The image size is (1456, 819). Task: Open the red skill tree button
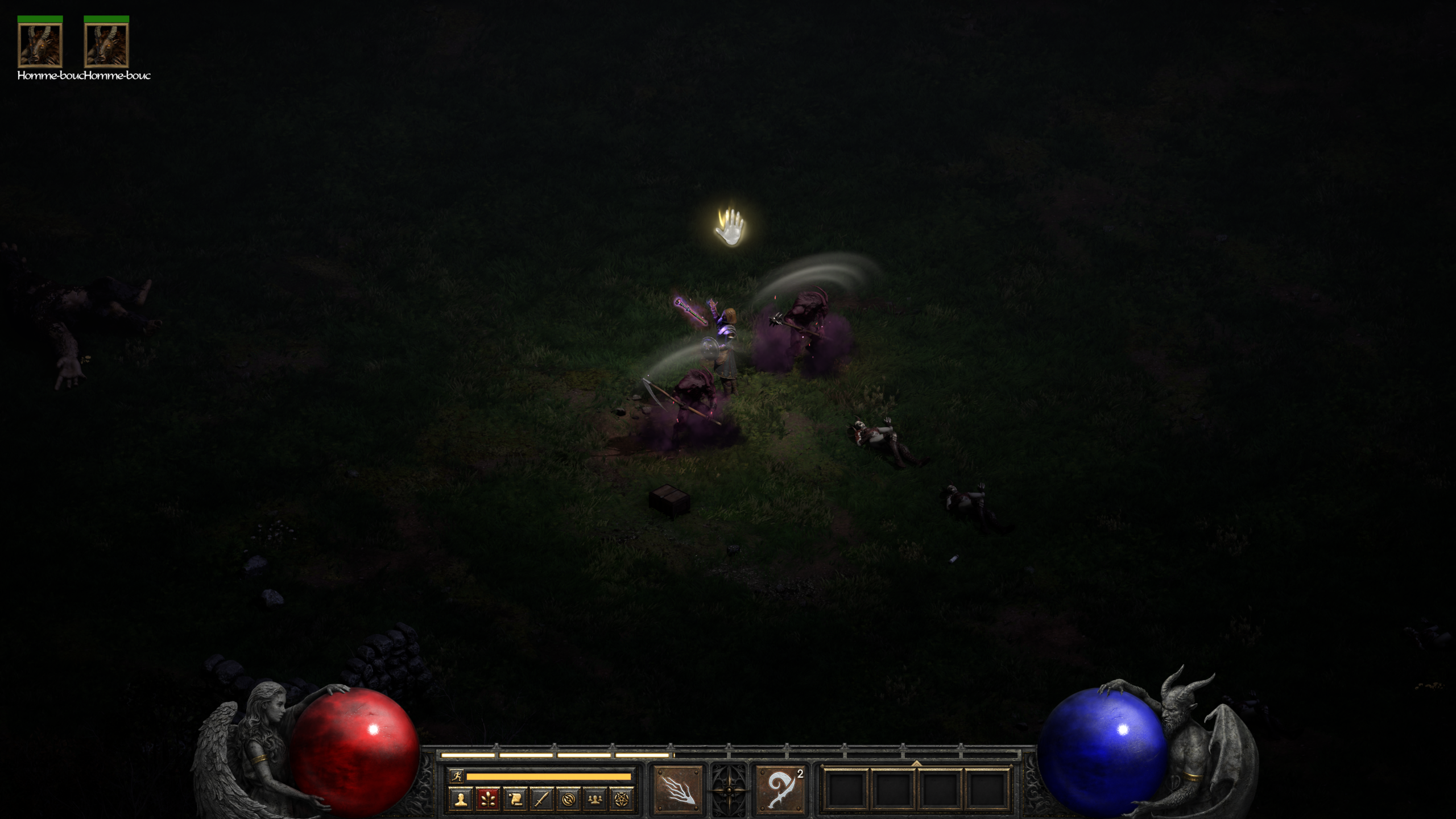click(x=487, y=800)
